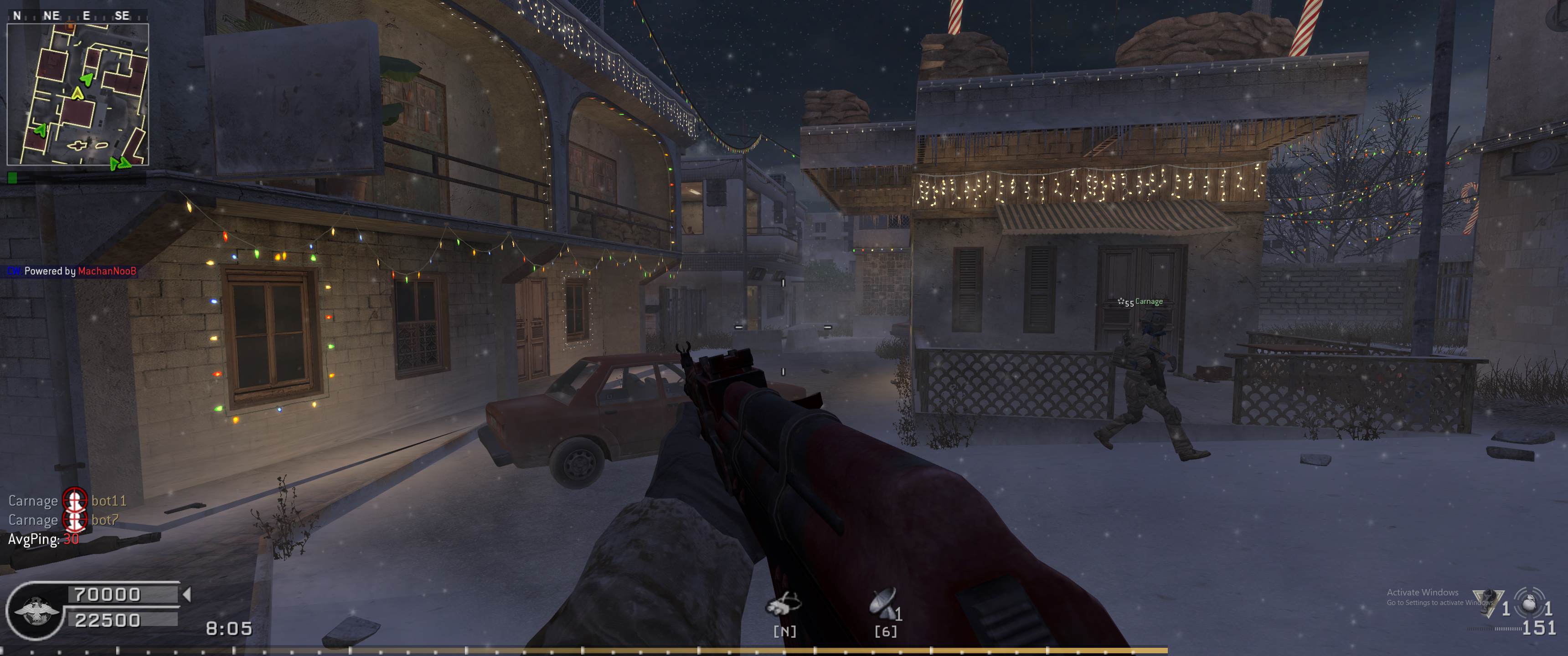
Task: Select the bot11 headshot killfeed entry
Action: point(67,500)
